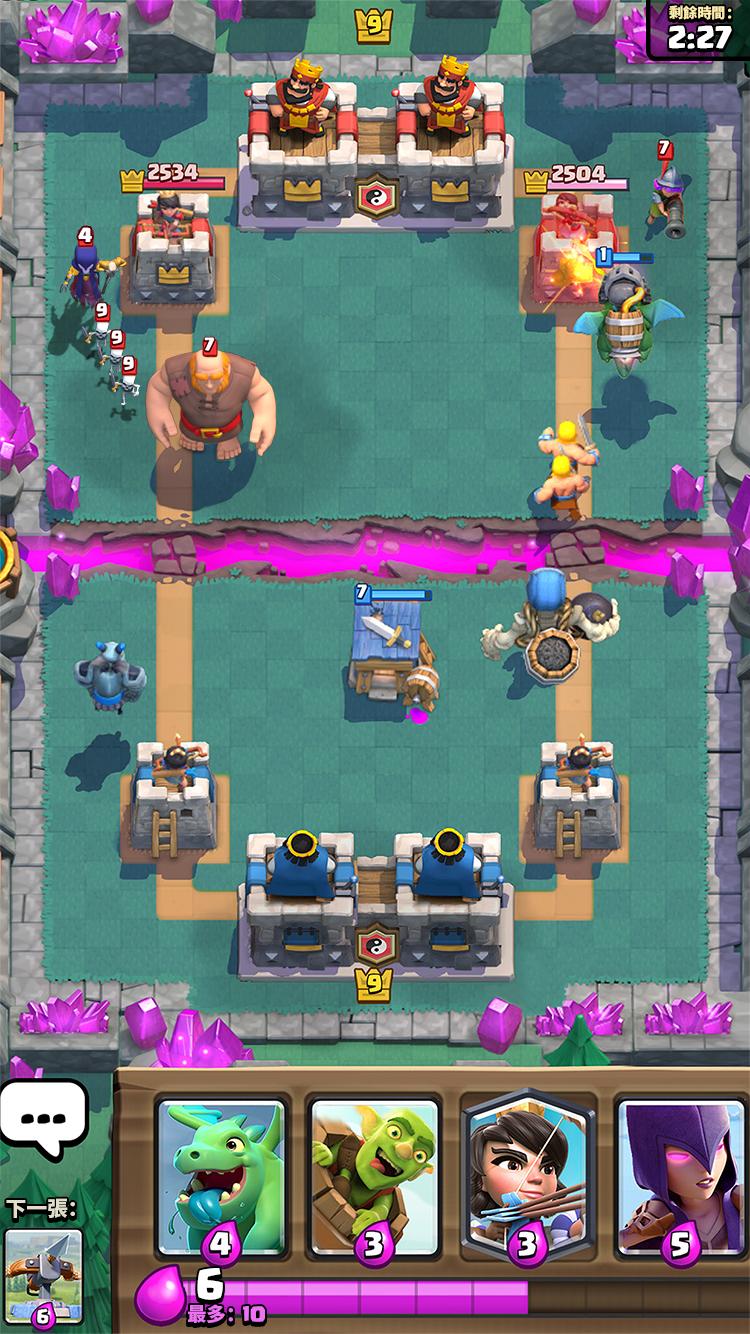This screenshot has height=1334, width=750.
Task: Pick the Princess card
Action: coord(527,1175)
